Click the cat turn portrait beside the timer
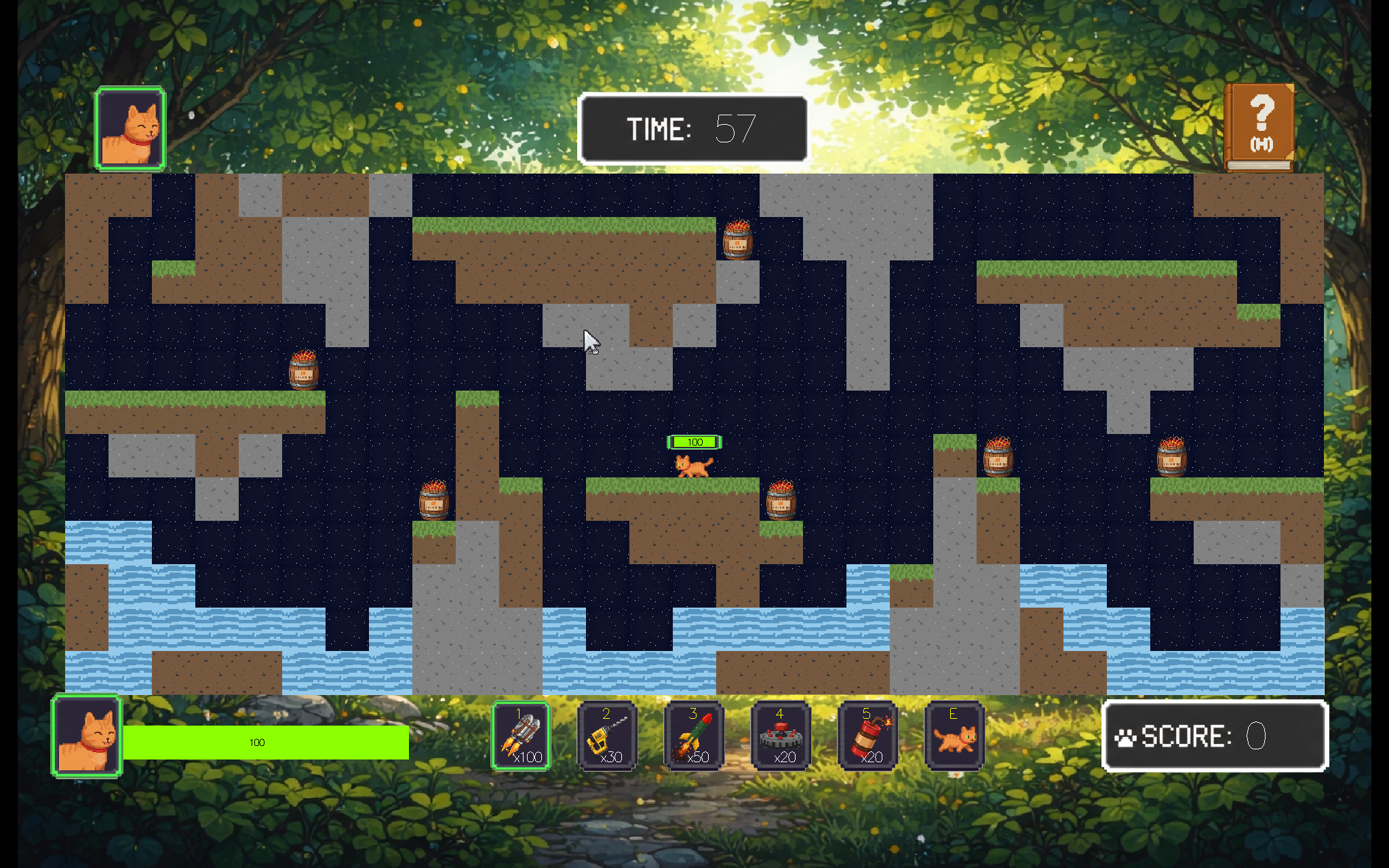Viewport: 1389px width, 868px height. 130,128
